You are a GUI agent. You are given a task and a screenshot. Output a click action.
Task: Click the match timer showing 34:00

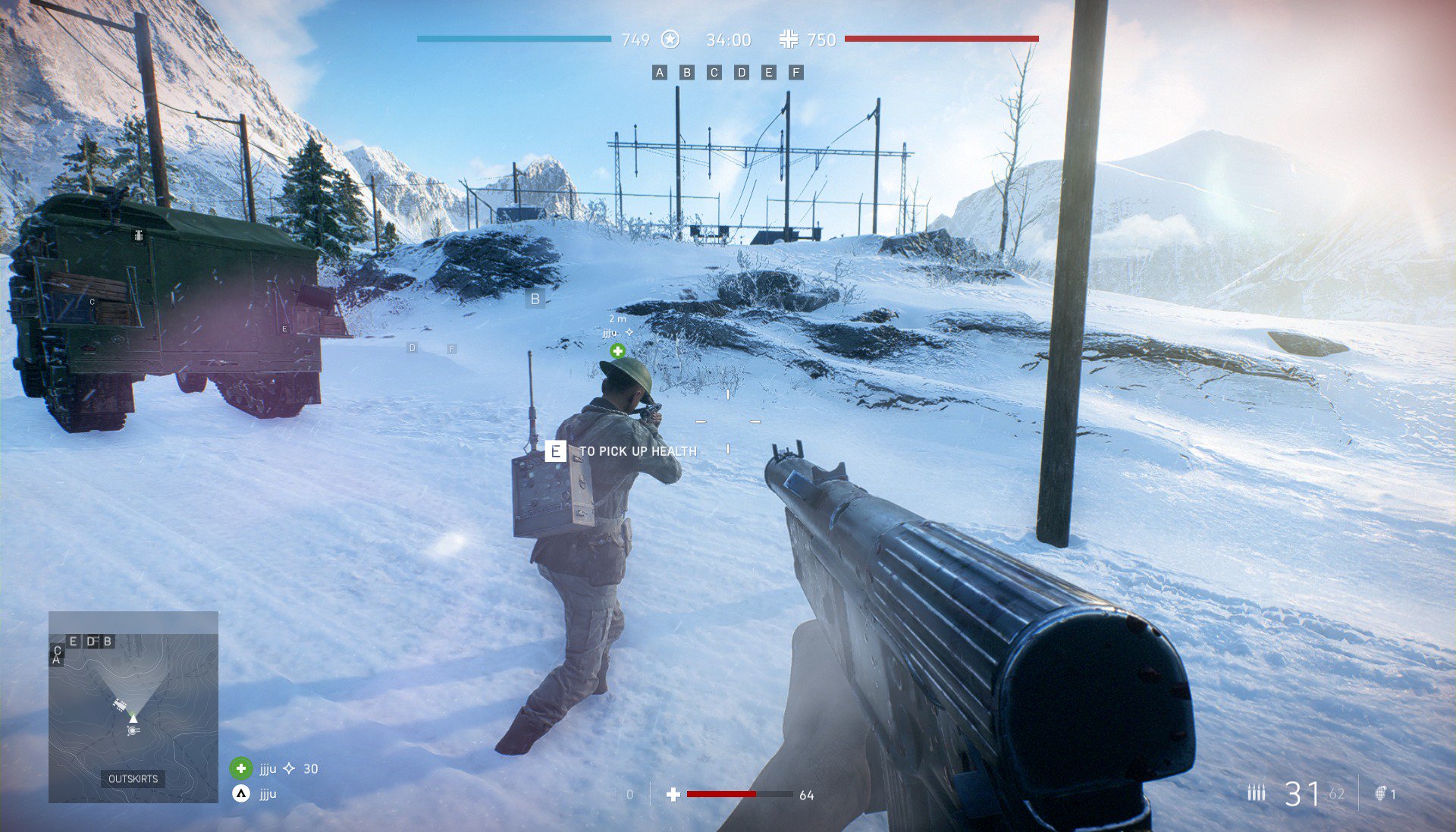[727, 40]
